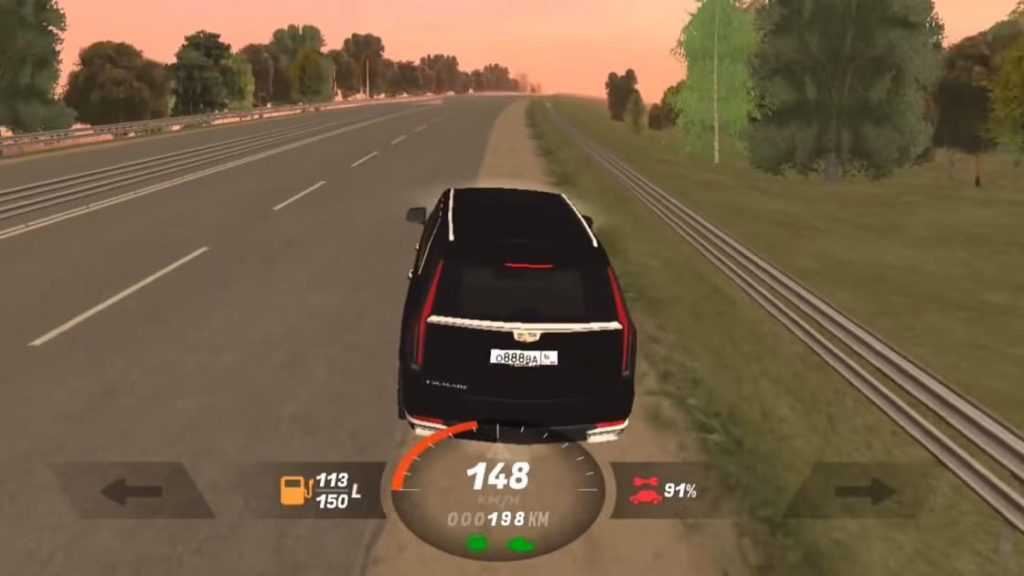Screen dimensions: 1024x576
Task: Tap the right turn arrow button
Action: (x=865, y=491)
